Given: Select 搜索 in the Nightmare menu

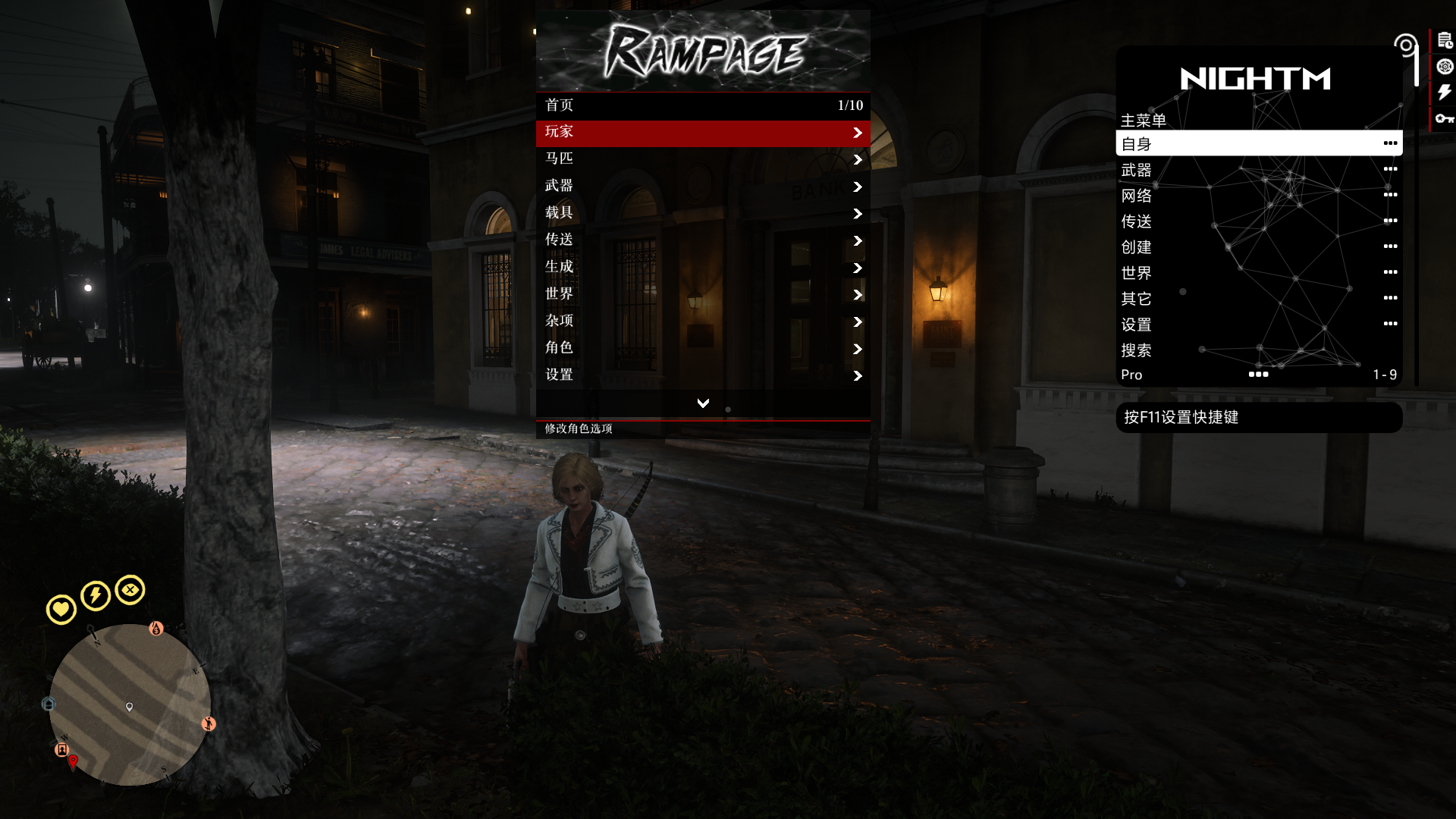Looking at the screenshot, I should pyautogui.click(x=1258, y=350).
